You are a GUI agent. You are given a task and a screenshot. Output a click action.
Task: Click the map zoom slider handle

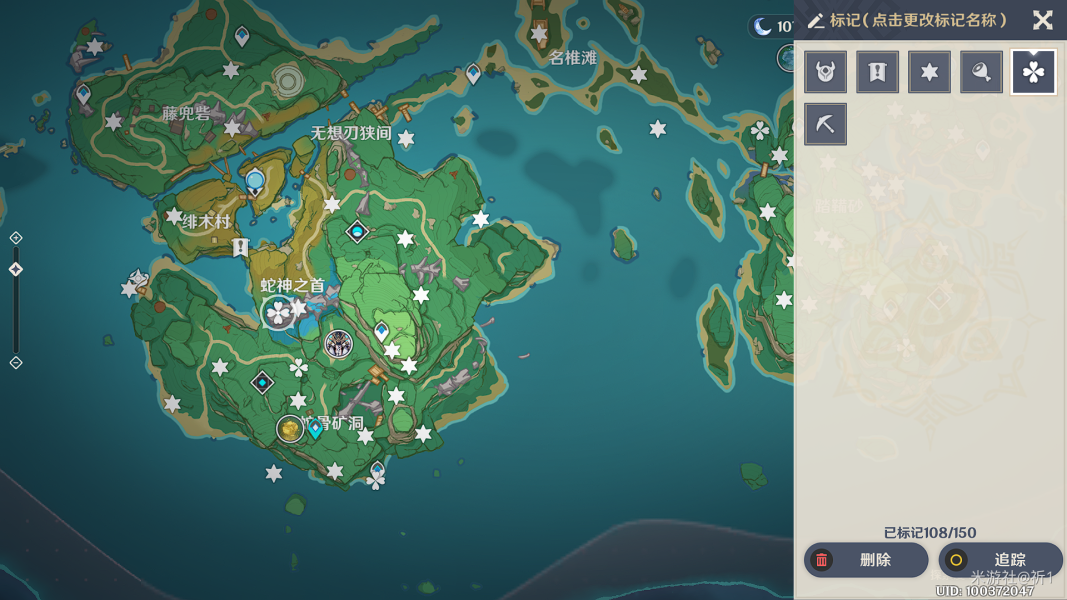(16, 269)
